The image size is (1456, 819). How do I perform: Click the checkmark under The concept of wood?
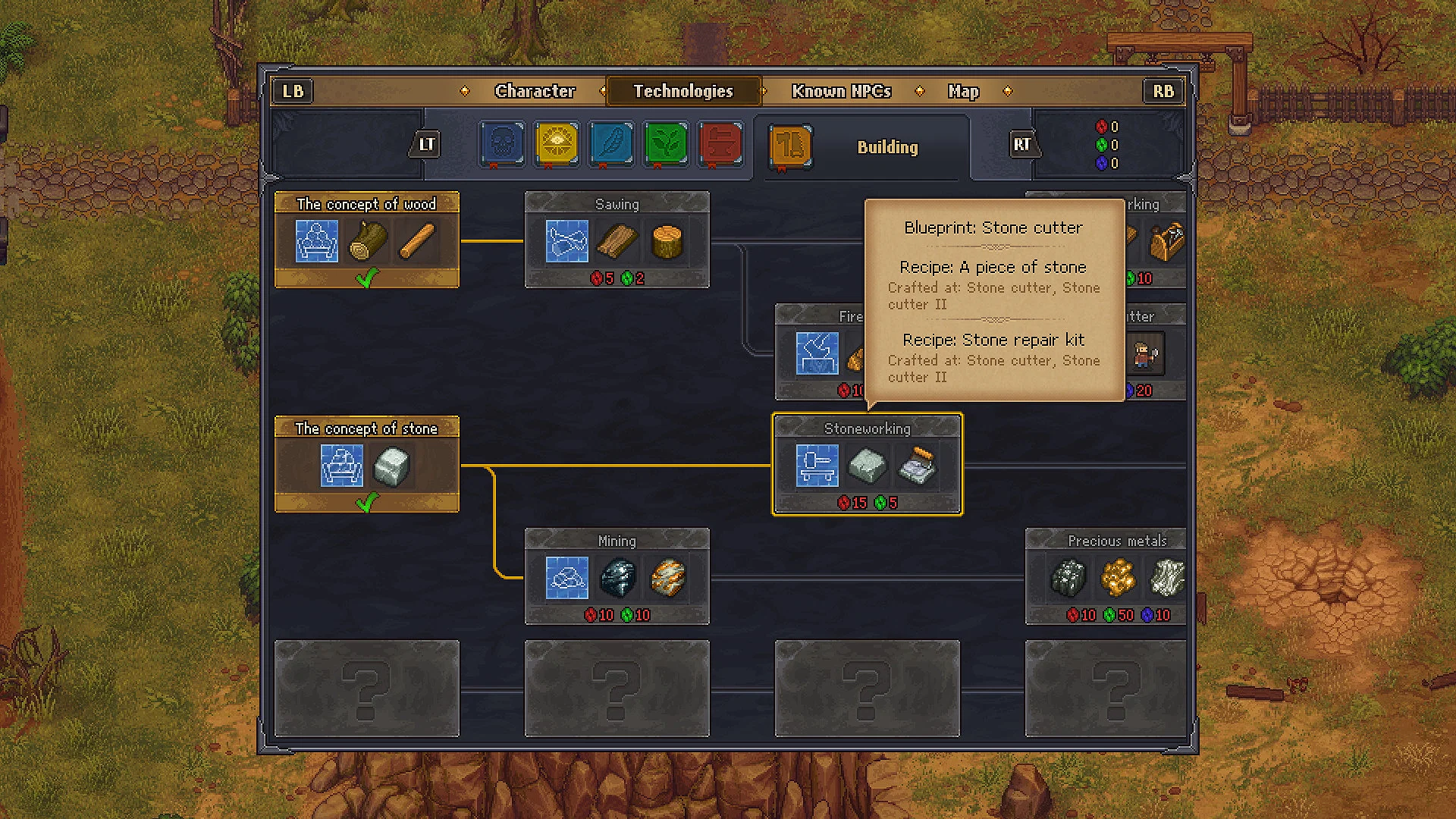[367, 279]
